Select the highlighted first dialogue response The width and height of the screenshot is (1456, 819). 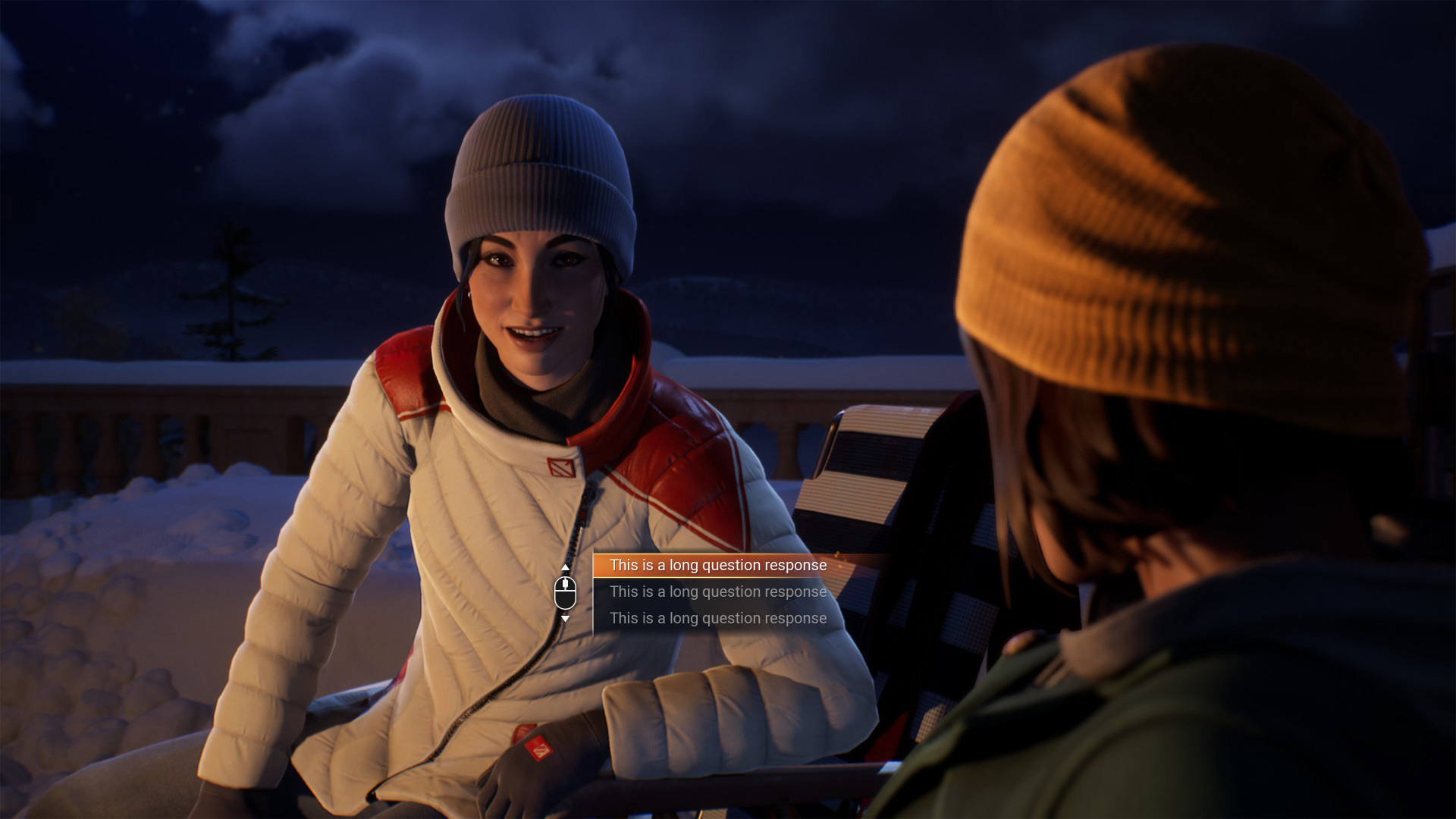pos(719,565)
